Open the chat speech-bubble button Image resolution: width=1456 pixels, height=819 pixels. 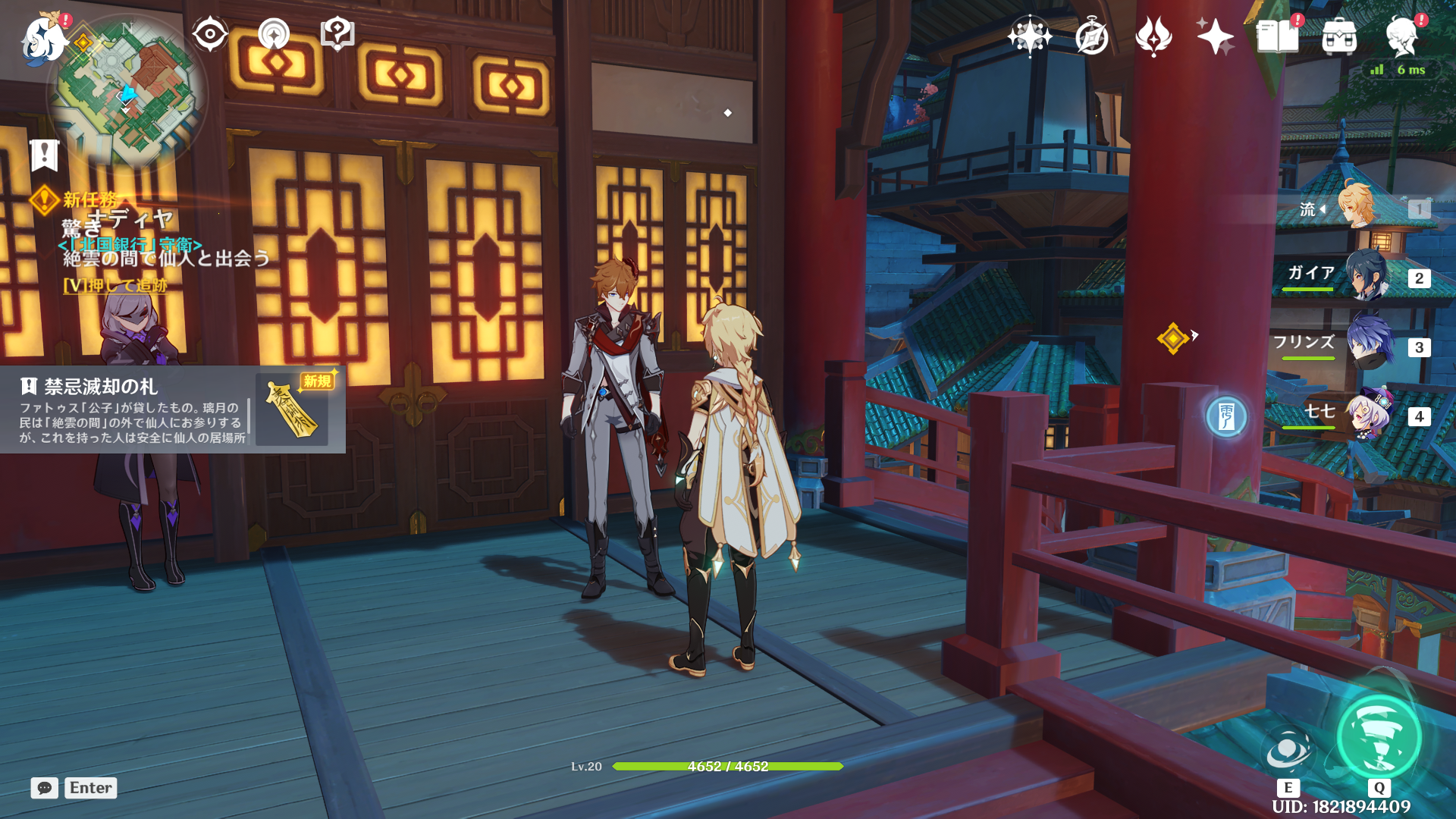click(x=45, y=788)
